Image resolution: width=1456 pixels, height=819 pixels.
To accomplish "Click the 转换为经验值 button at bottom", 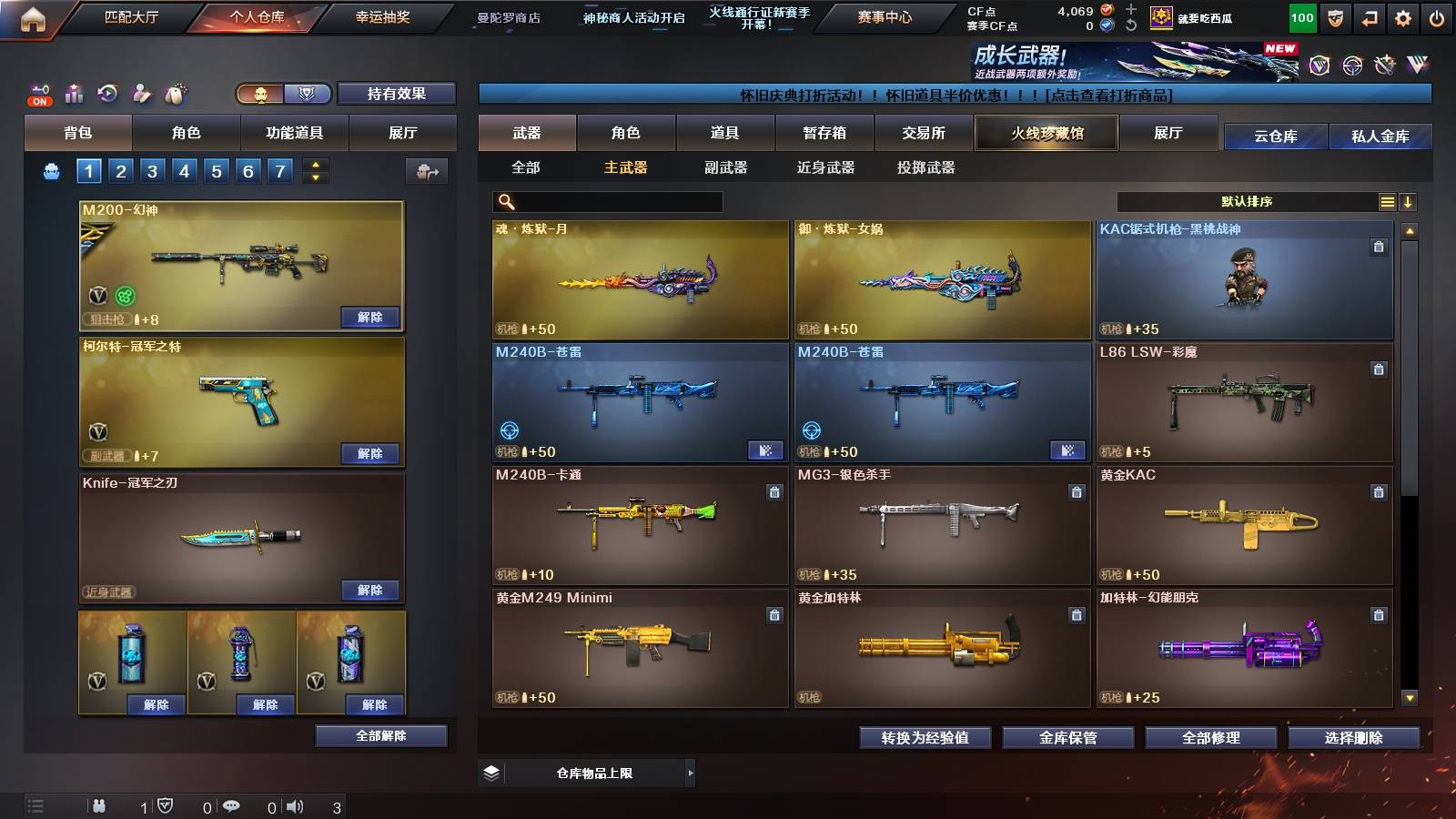I will [924, 738].
